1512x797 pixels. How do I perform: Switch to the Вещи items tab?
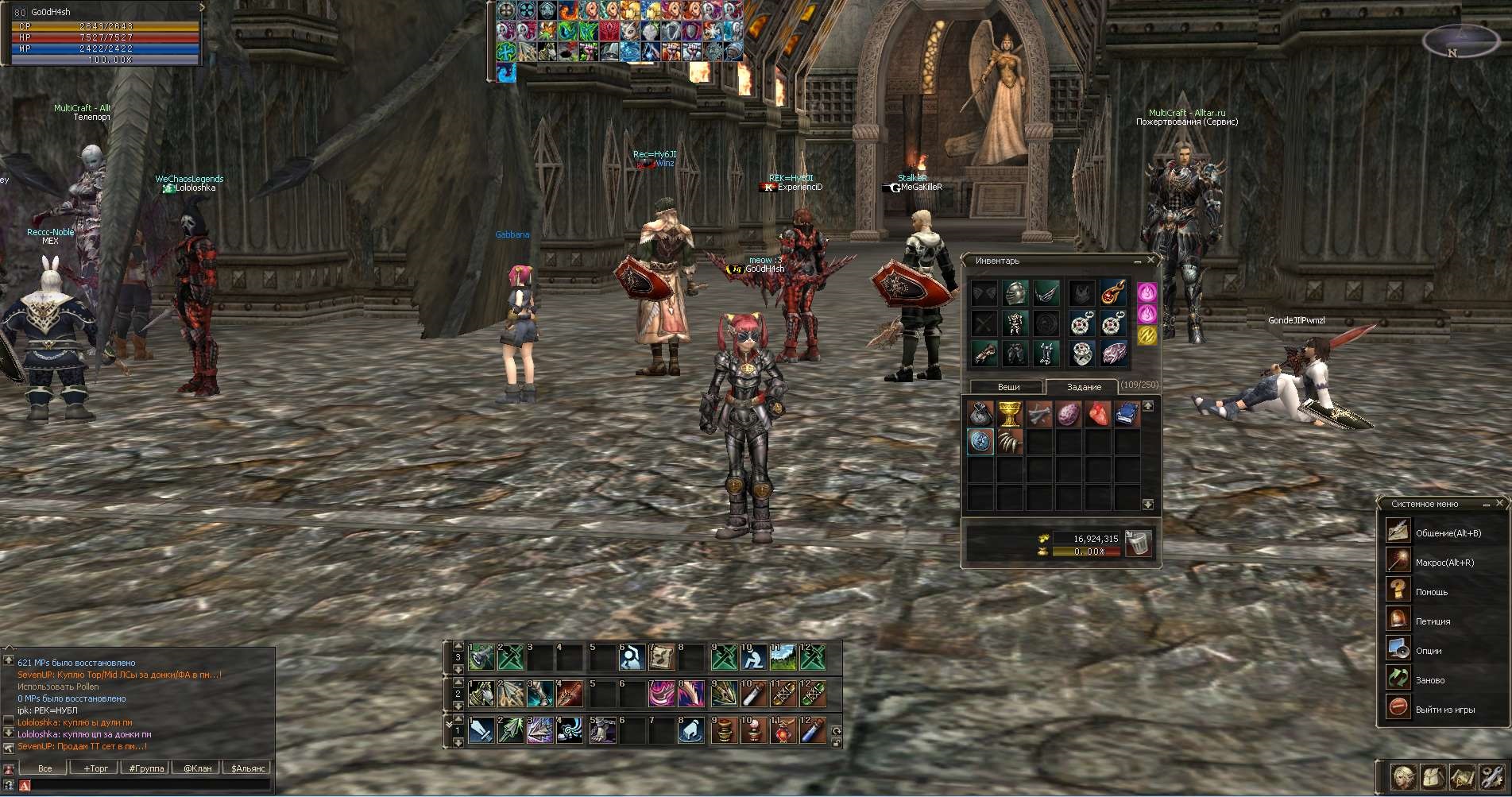point(1008,387)
